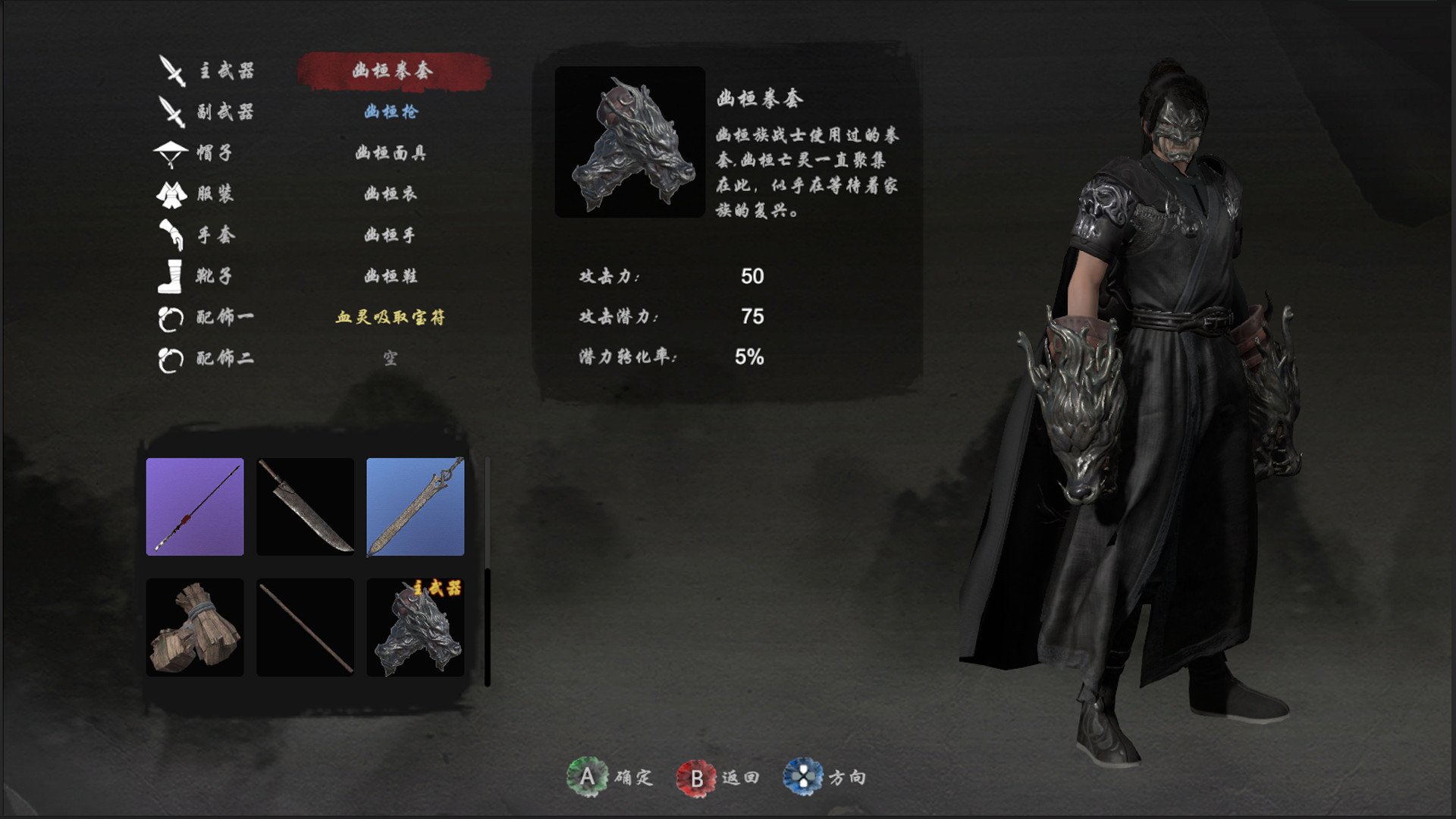Select the 手套 slot with 幽桓手
The height and width of the screenshot is (819, 1456).
click(391, 235)
